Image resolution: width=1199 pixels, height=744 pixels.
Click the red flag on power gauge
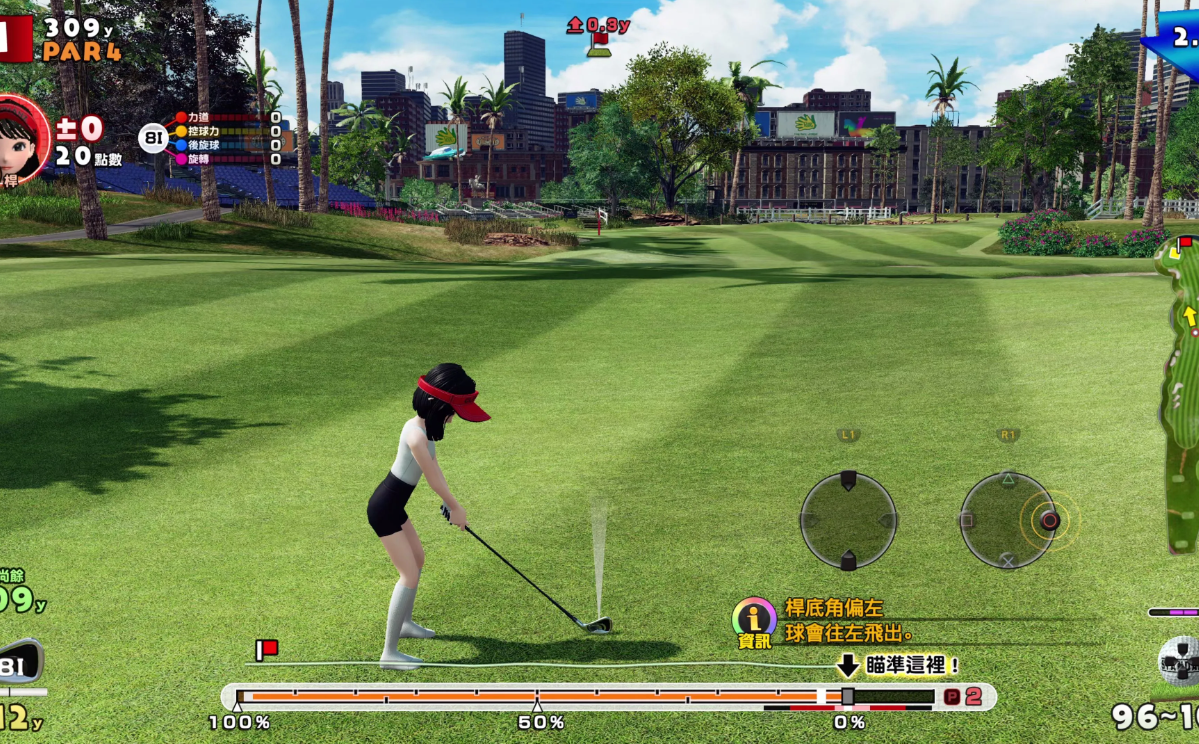[266, 650]
